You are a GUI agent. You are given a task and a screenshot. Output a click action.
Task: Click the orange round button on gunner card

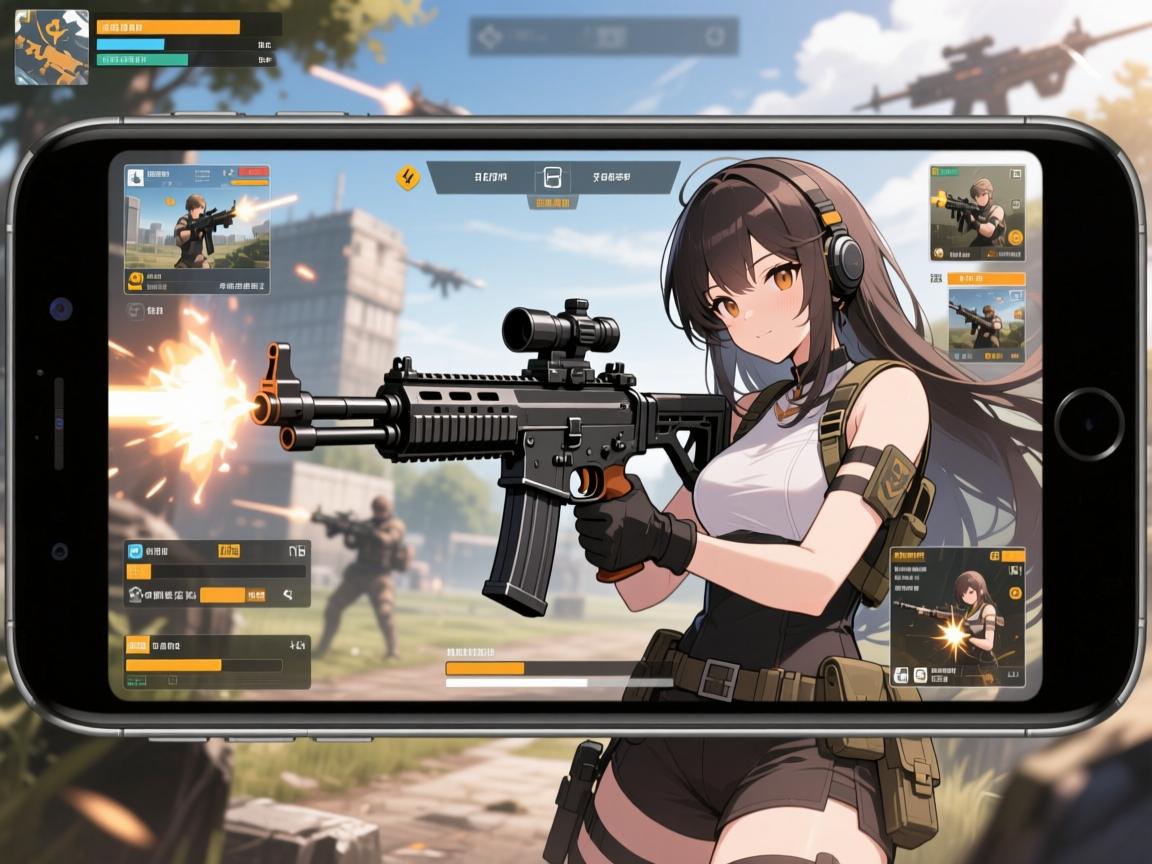[x=1014, y=238]
